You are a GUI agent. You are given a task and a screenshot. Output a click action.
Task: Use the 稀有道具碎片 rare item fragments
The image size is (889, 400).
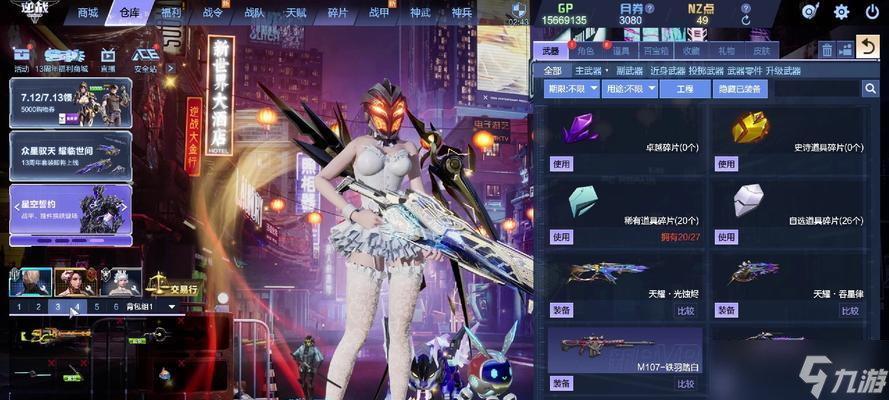(x=562, y=237)
